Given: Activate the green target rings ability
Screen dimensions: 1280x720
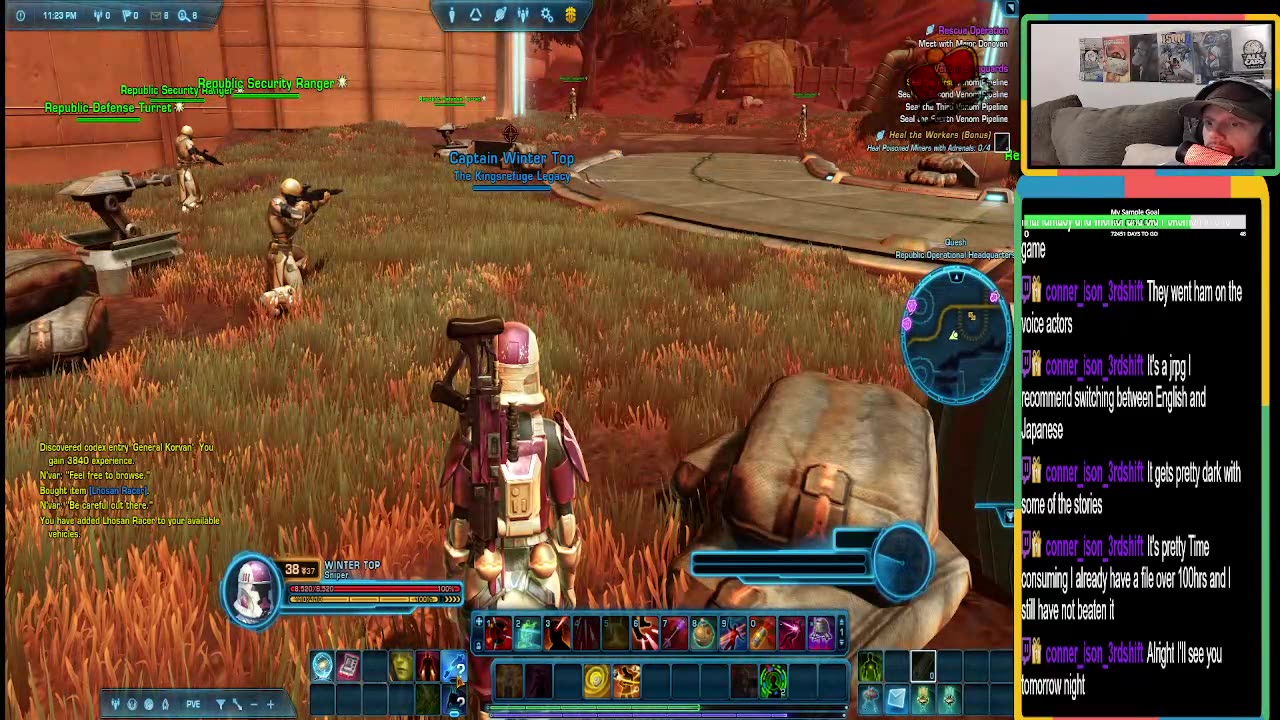Looking at the screenshot, I should click(773, 681).
